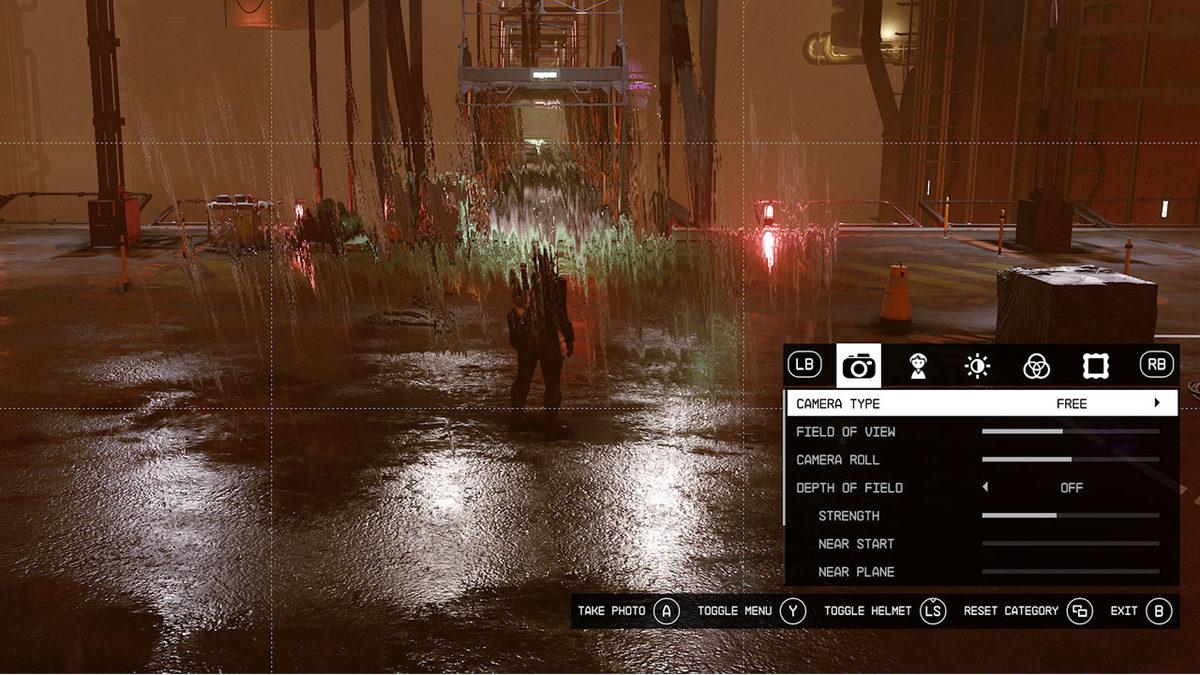
Task: Adjust the Near Plane slider
Action: click(x=1070, y=571)
